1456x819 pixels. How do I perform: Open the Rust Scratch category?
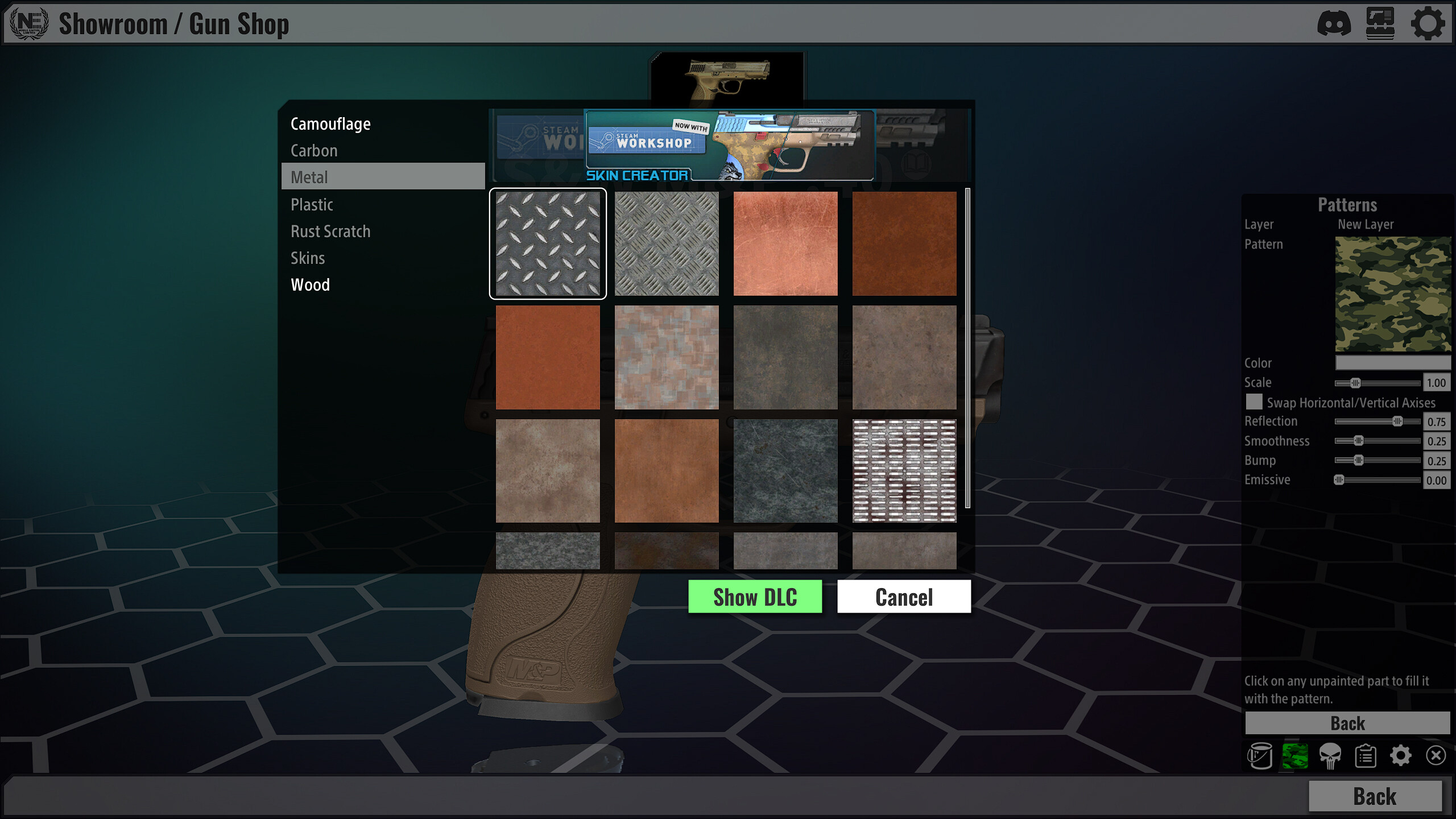click(330, 231)
